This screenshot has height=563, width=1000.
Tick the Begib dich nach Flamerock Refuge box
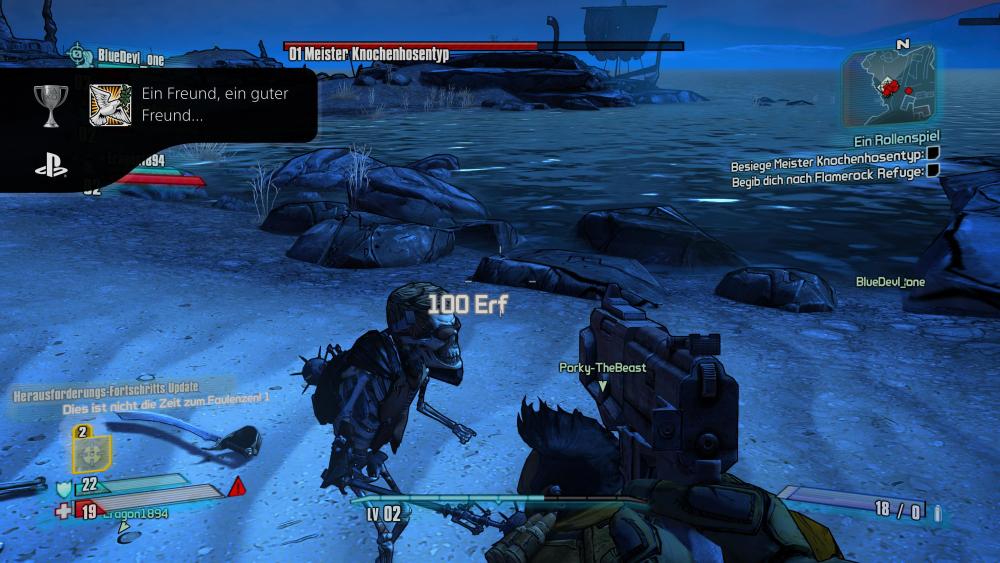click(x=932, y=170)
